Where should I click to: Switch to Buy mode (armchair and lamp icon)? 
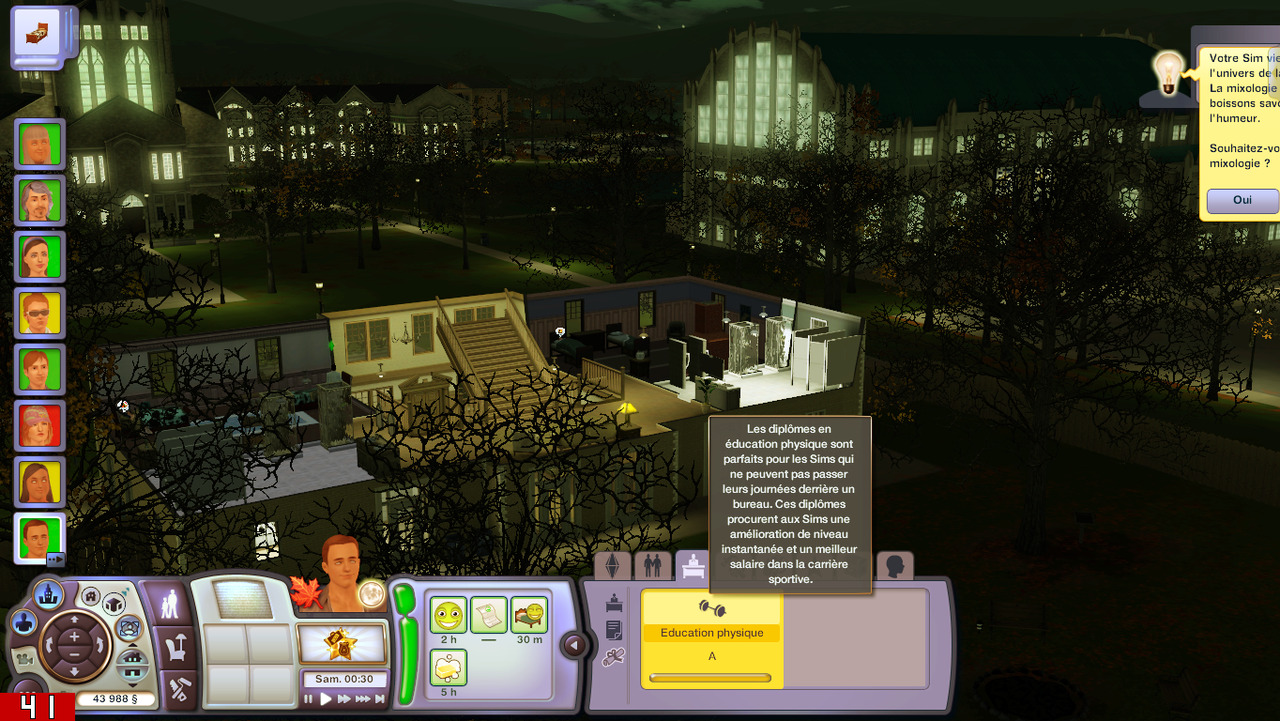(165, 649)
